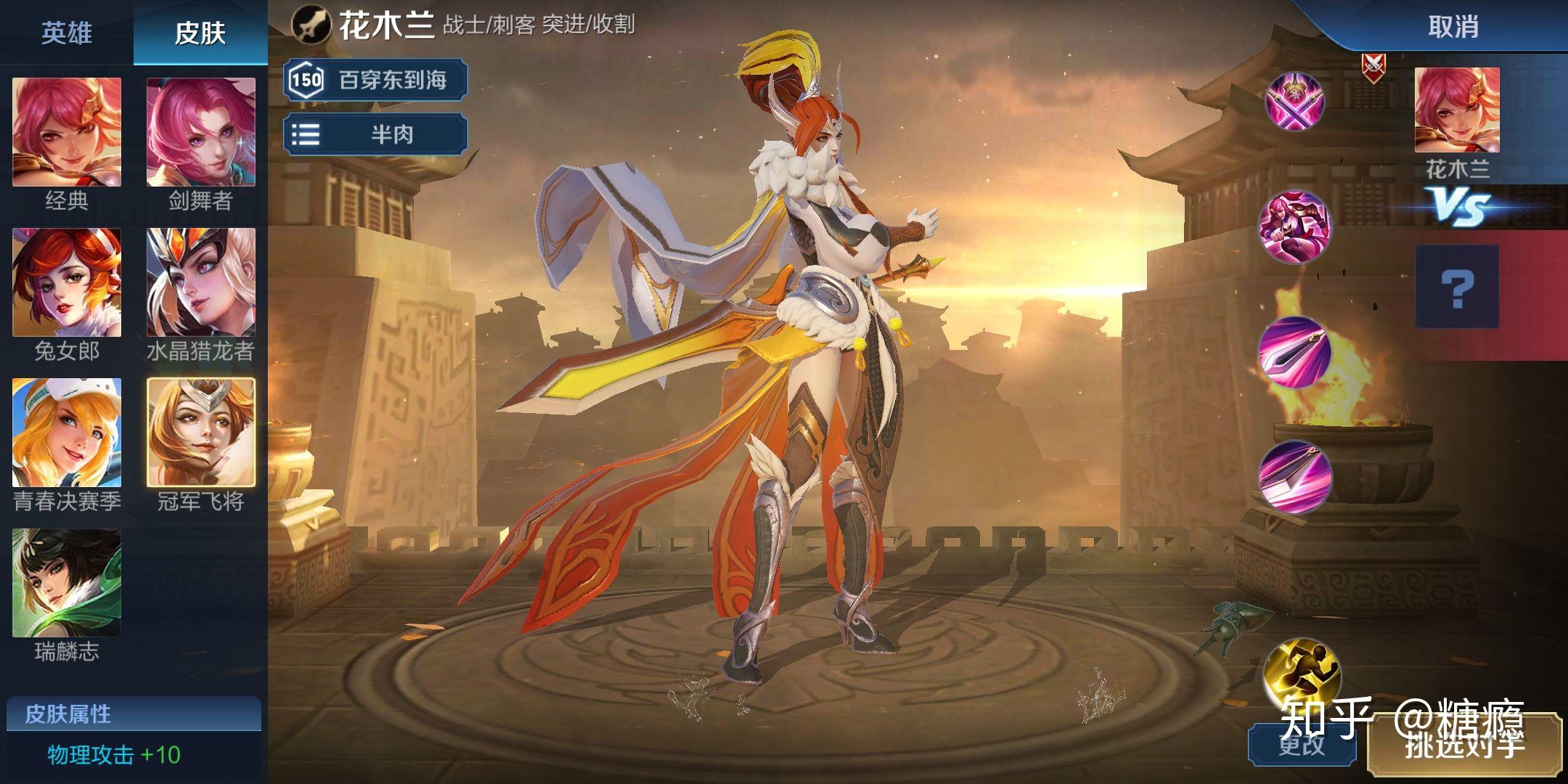Choose the 青春决赛季 skin

pyautogui.click(x=67, y=433)
